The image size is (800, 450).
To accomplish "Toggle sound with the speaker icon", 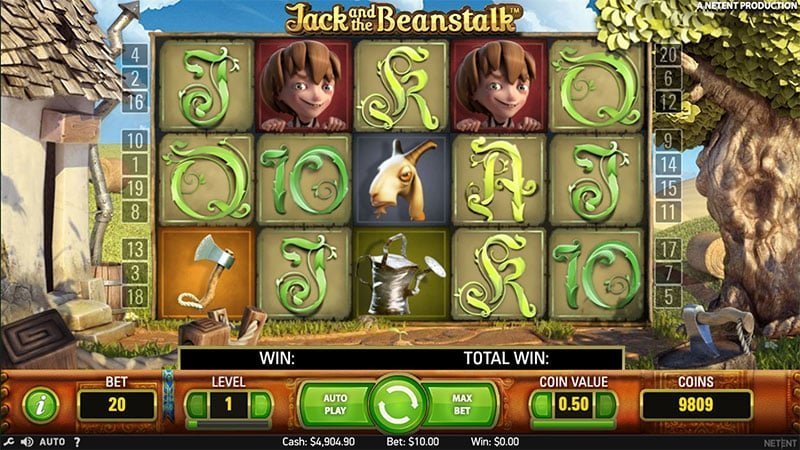I will tap(26, 441).
